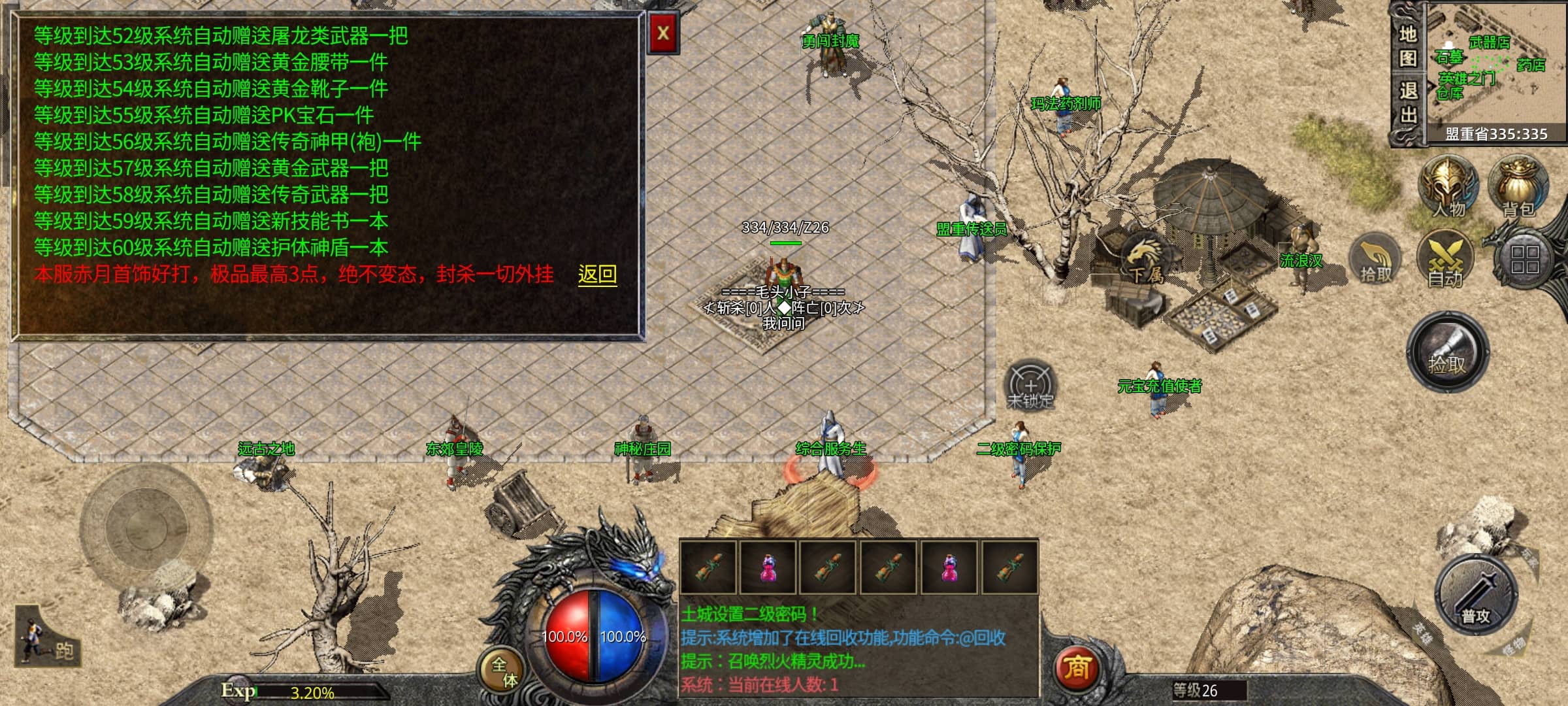Open the 地图 map button
1568x706 pixels.
1408,46
